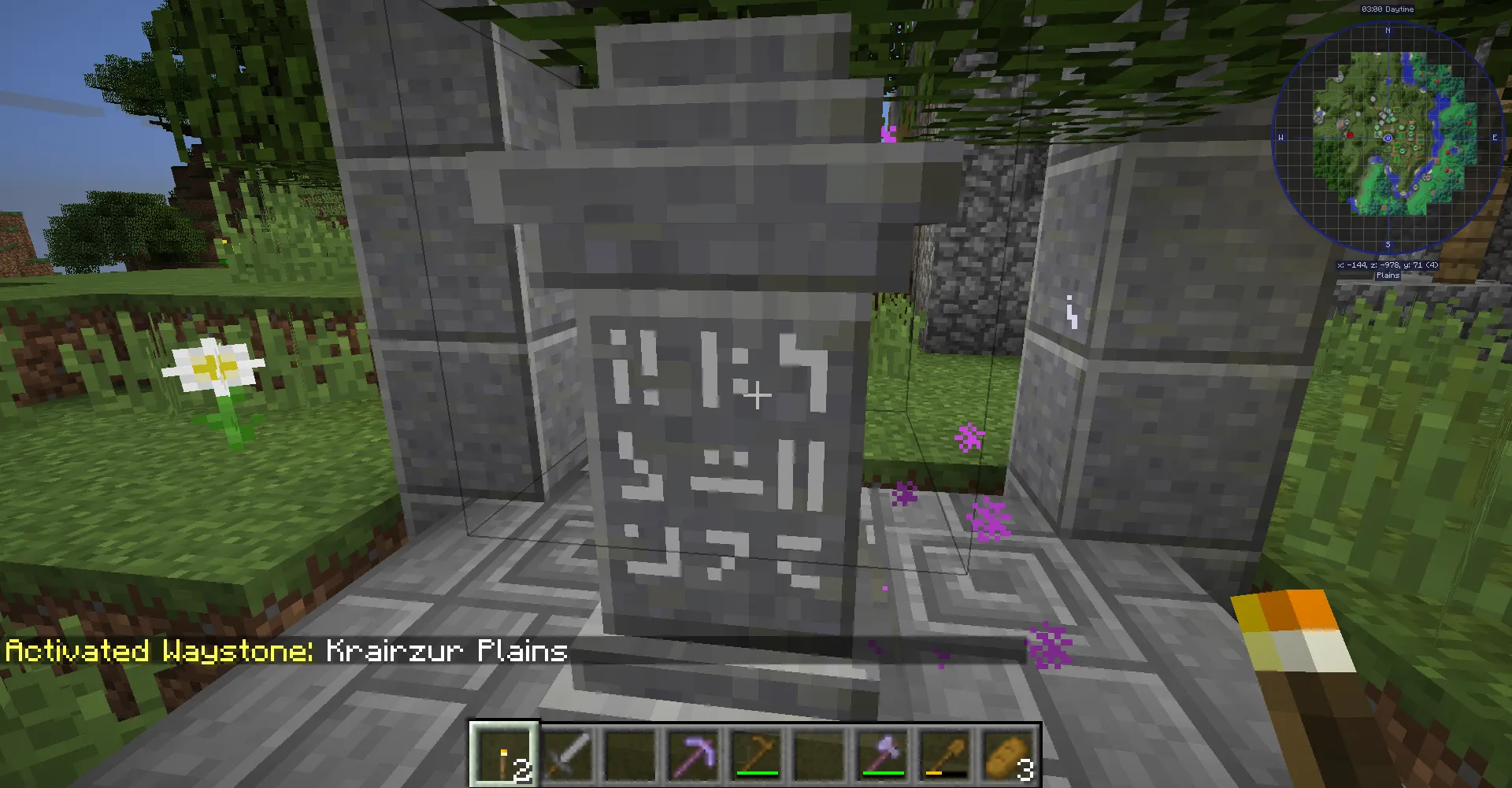Select the iron sword in the hotbar

pos(569,754)
